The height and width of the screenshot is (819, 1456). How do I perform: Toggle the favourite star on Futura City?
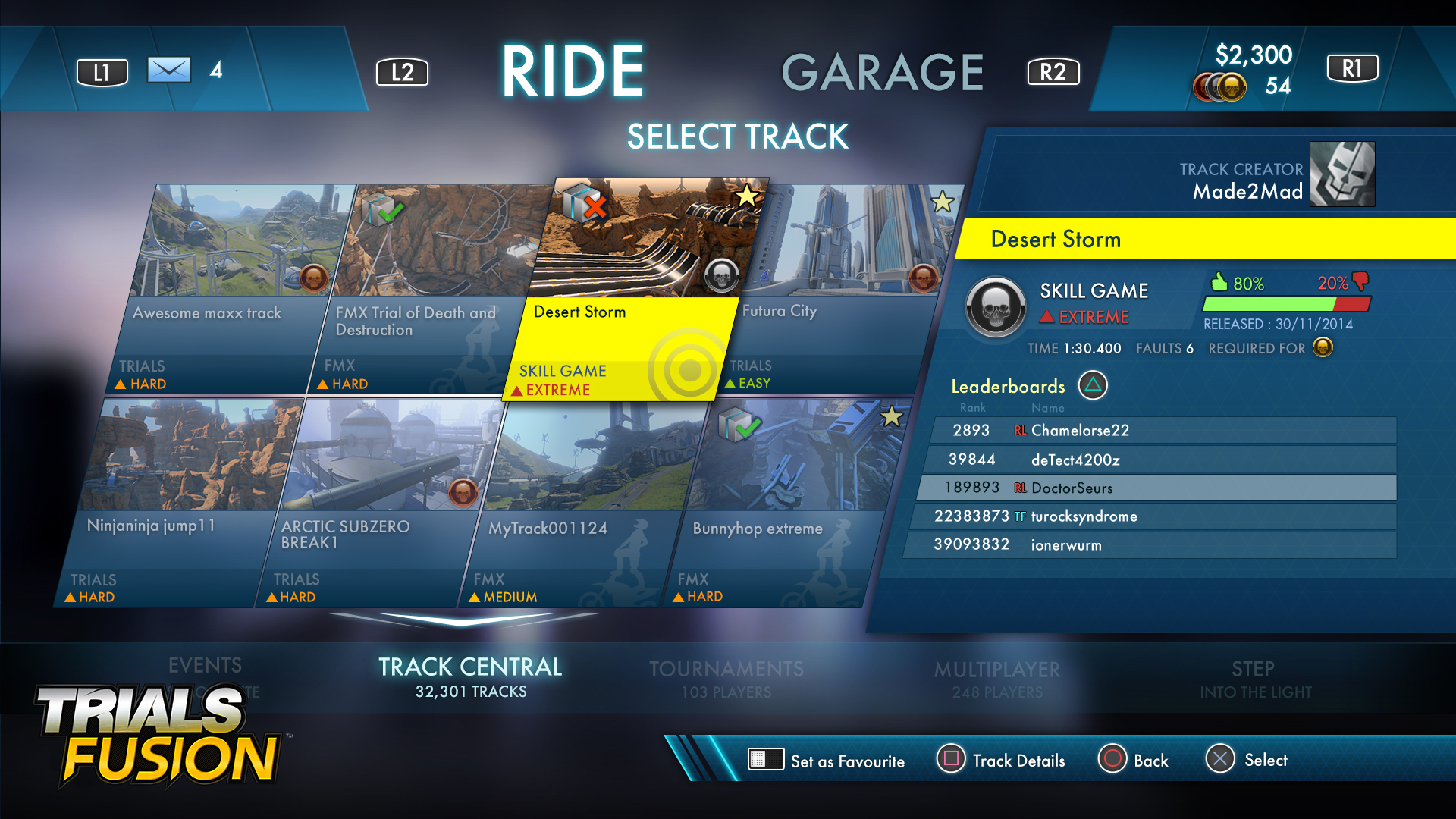[943, 200]
